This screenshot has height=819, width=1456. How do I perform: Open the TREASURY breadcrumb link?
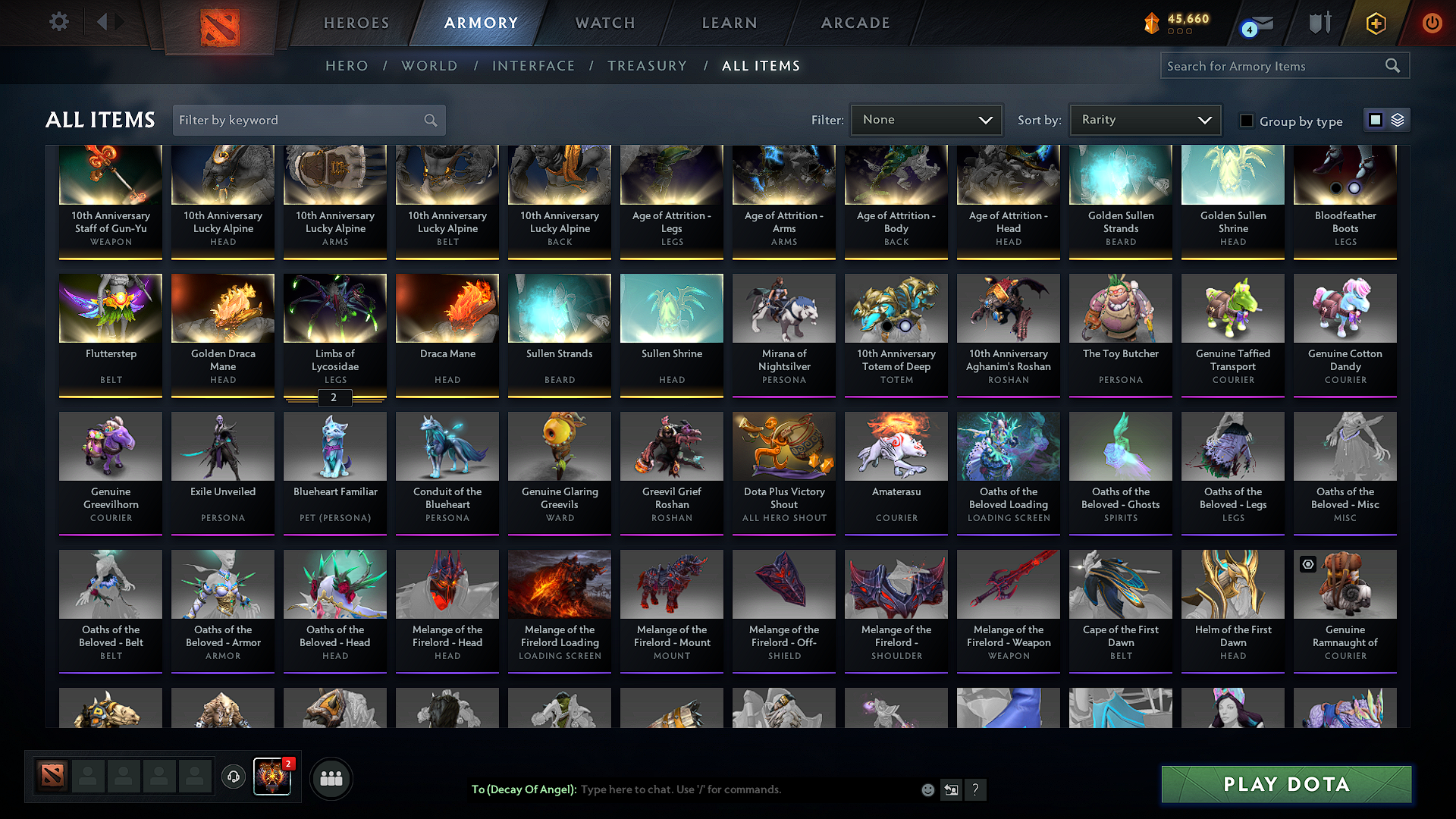647,66
